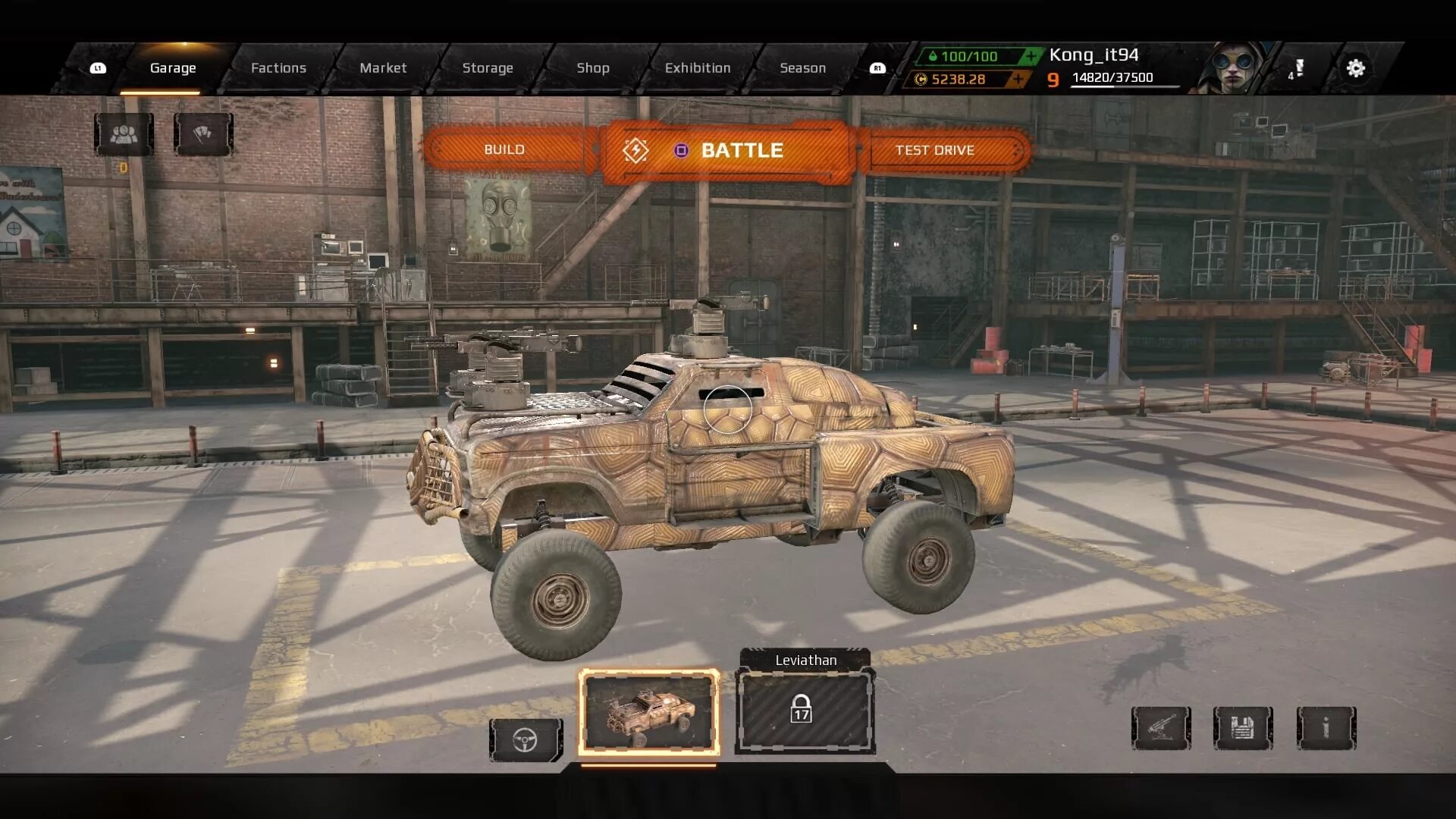The image size is (1456, 819).
Task: Open the settings gear icon
Action: 1355,68
